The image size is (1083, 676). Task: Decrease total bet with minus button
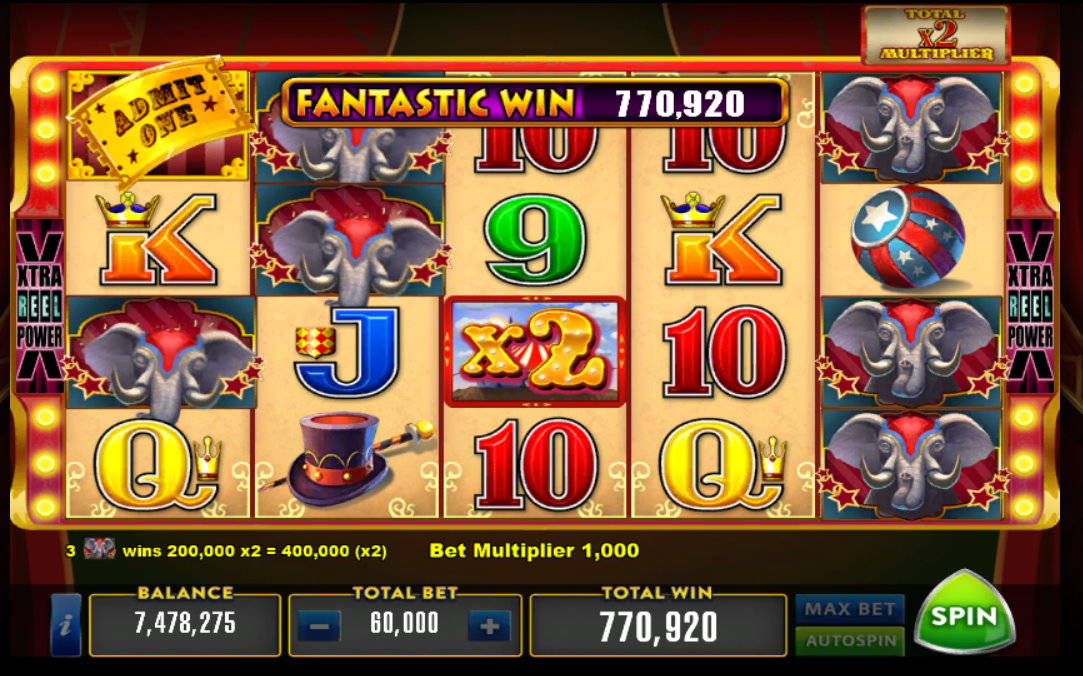[x=319, y=627]
